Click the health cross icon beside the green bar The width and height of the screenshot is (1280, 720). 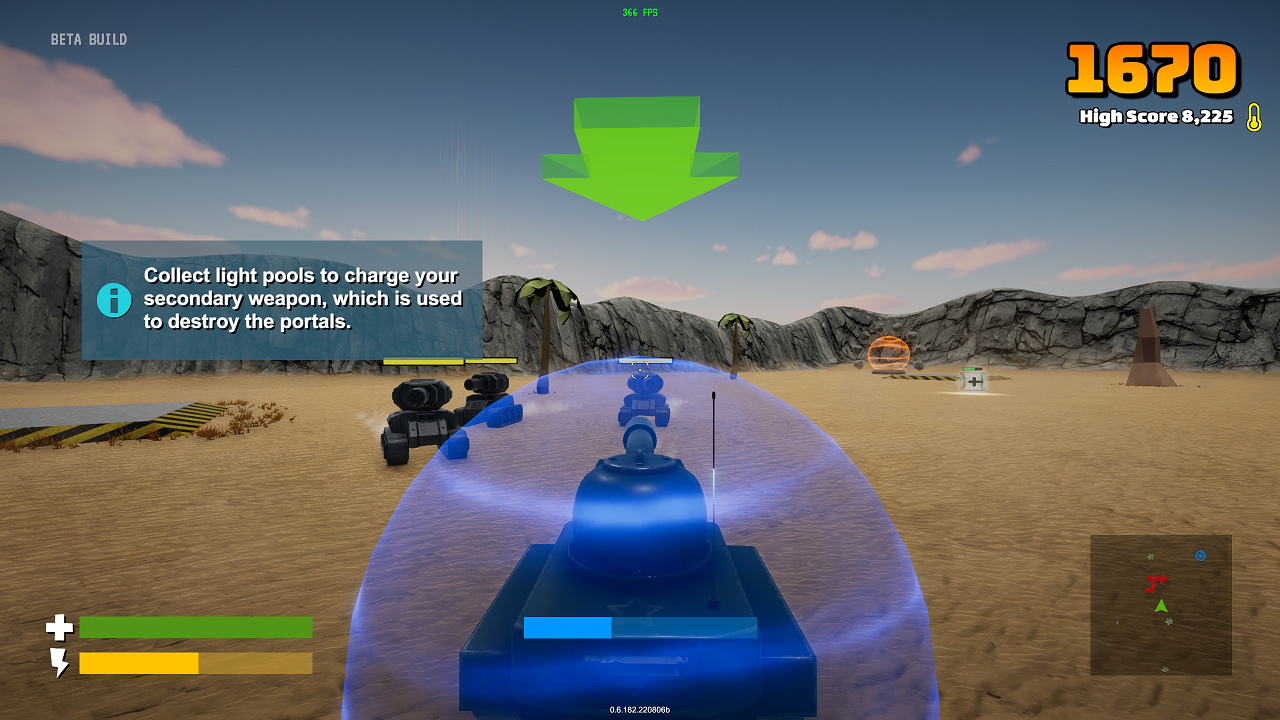click(60, 628)
